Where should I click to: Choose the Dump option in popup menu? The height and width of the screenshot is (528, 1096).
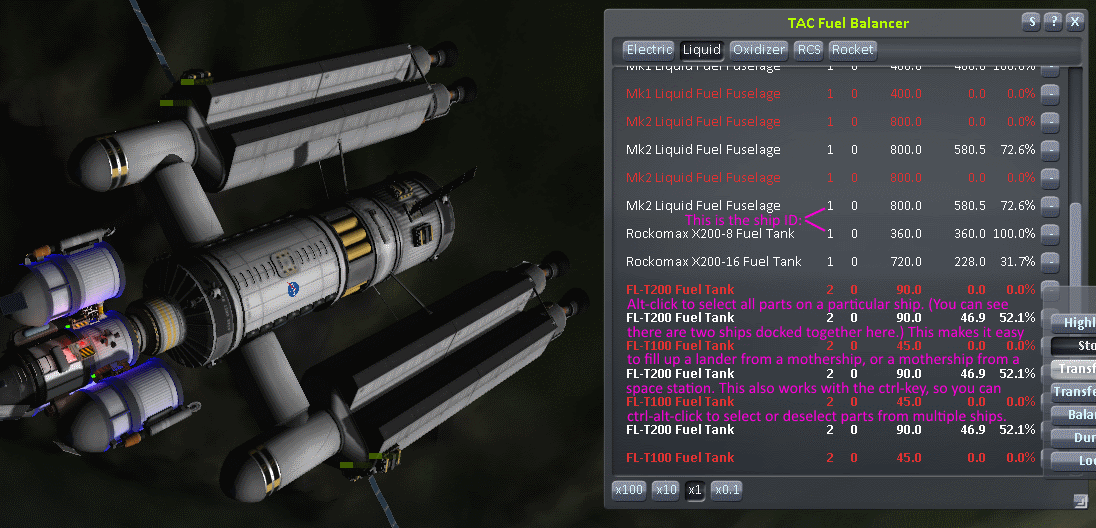1074,437
